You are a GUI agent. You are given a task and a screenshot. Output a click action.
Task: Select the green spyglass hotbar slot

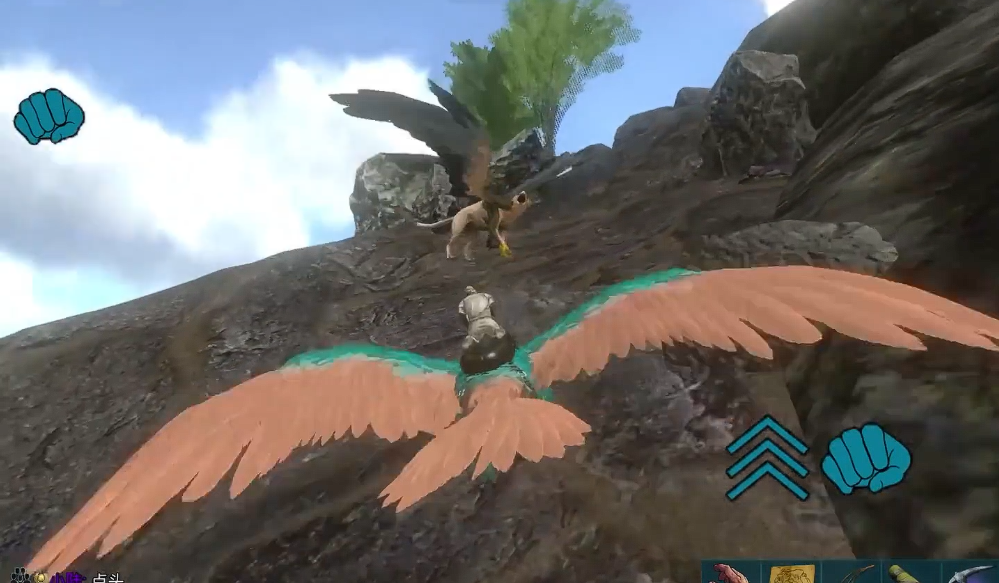tap(910, 574)
